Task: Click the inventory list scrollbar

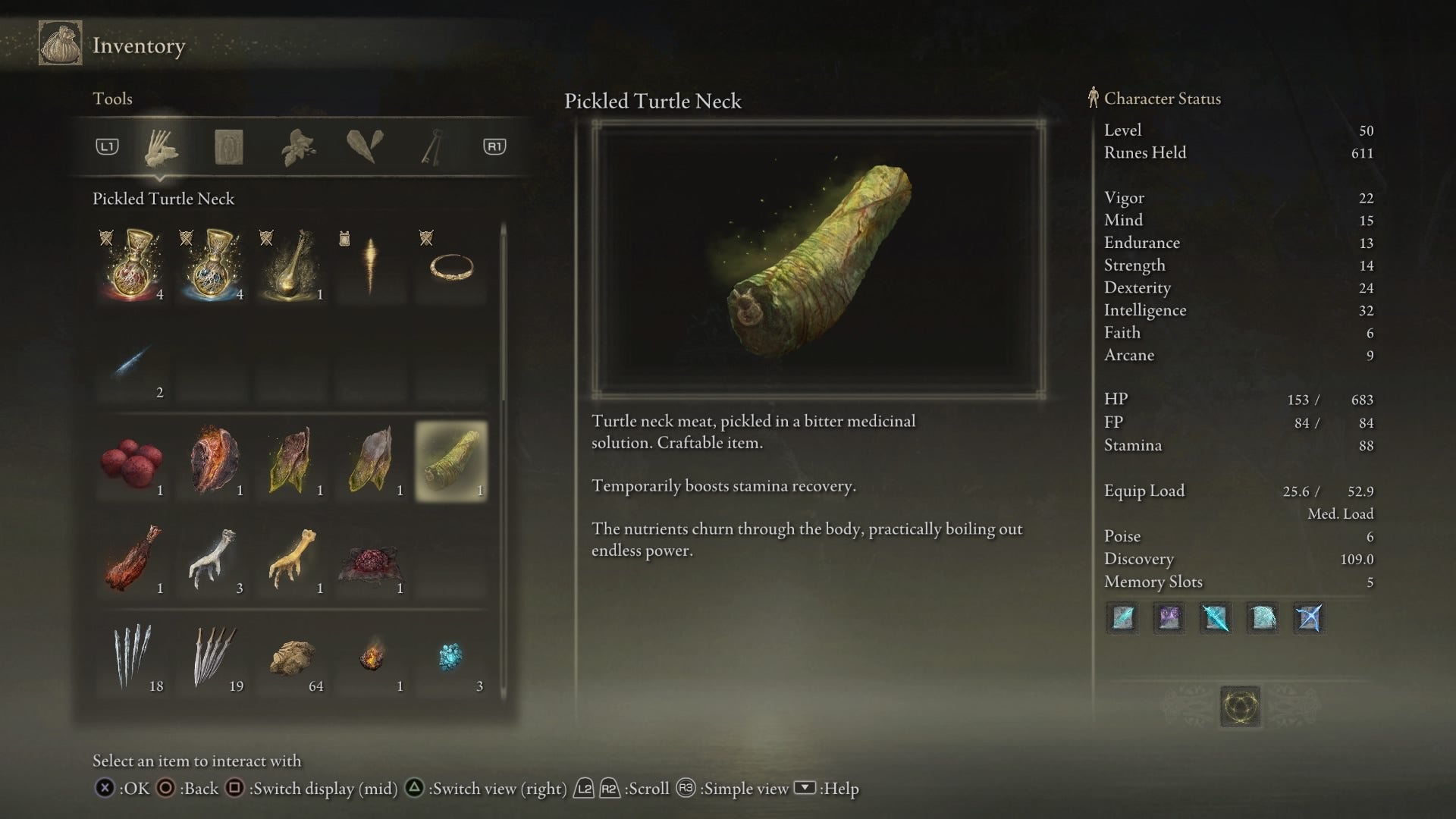Action: [504, 318]
